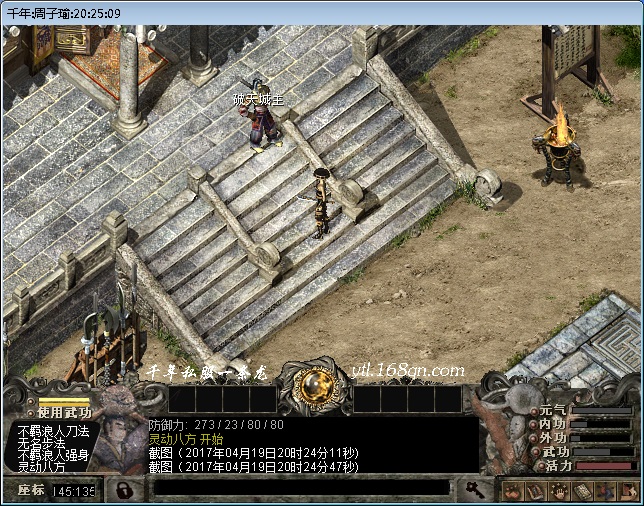Open the scroll tablet icon button
644x506 pixels.
(x=582, y=491)
